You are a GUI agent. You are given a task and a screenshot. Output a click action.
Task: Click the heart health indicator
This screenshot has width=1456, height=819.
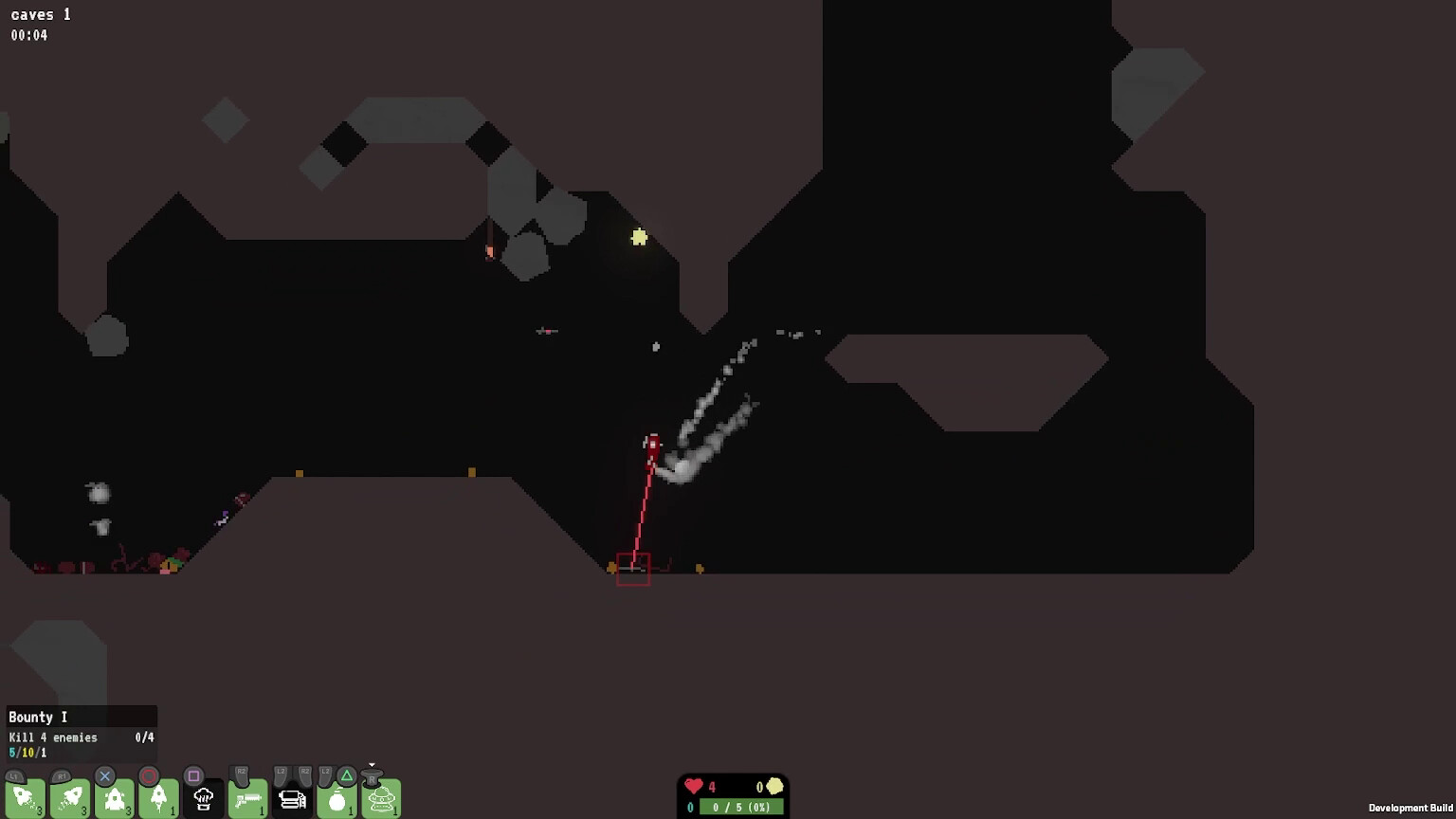pyautogui.click(x=694, y=787)
